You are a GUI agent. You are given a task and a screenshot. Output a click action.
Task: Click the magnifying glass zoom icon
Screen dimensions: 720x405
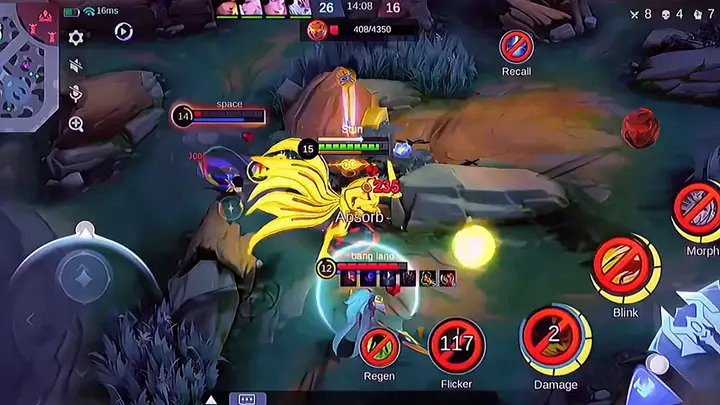pyautogui.click(x=76, y=124)
